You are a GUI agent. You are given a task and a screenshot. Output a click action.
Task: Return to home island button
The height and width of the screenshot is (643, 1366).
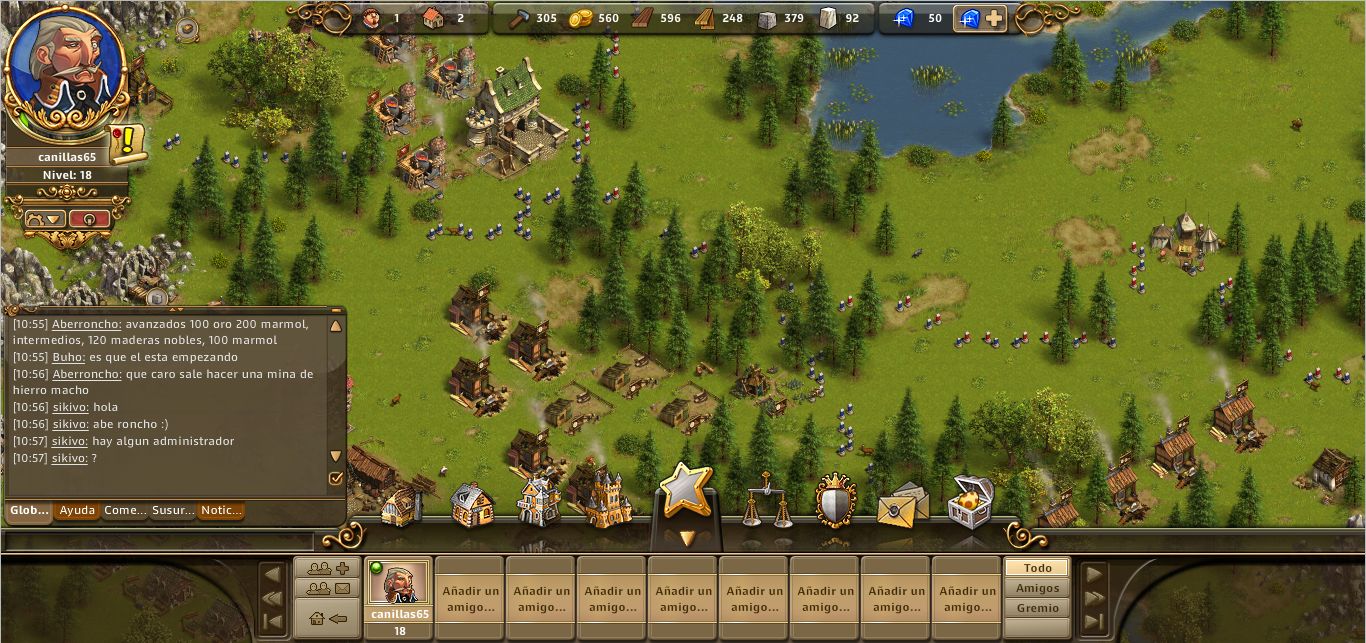point(328,618)
